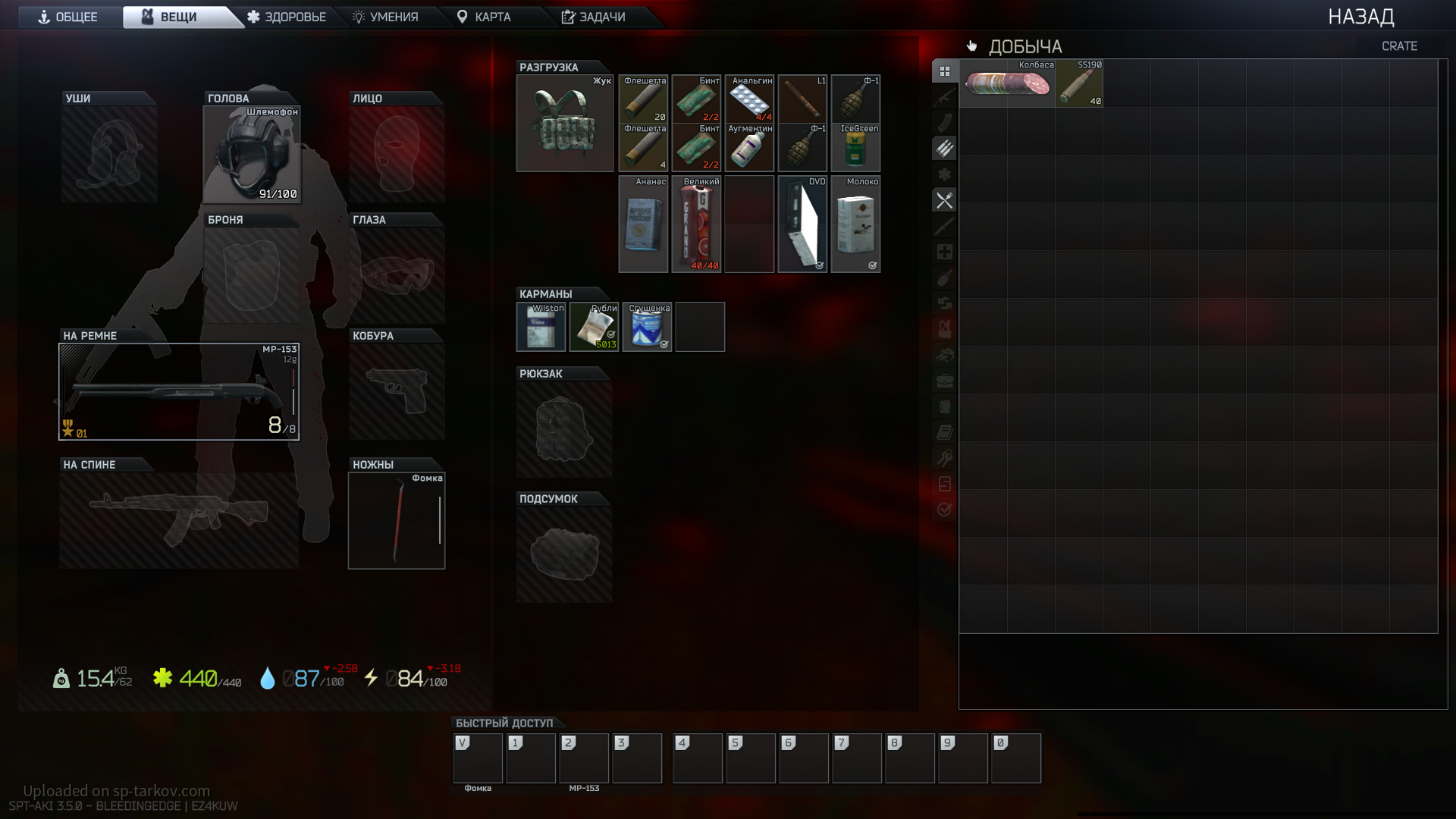The height and width of the screenshot is (819, 1456).
Task: Choose the IceGreen can item
Action: click(x=855, y=148)
